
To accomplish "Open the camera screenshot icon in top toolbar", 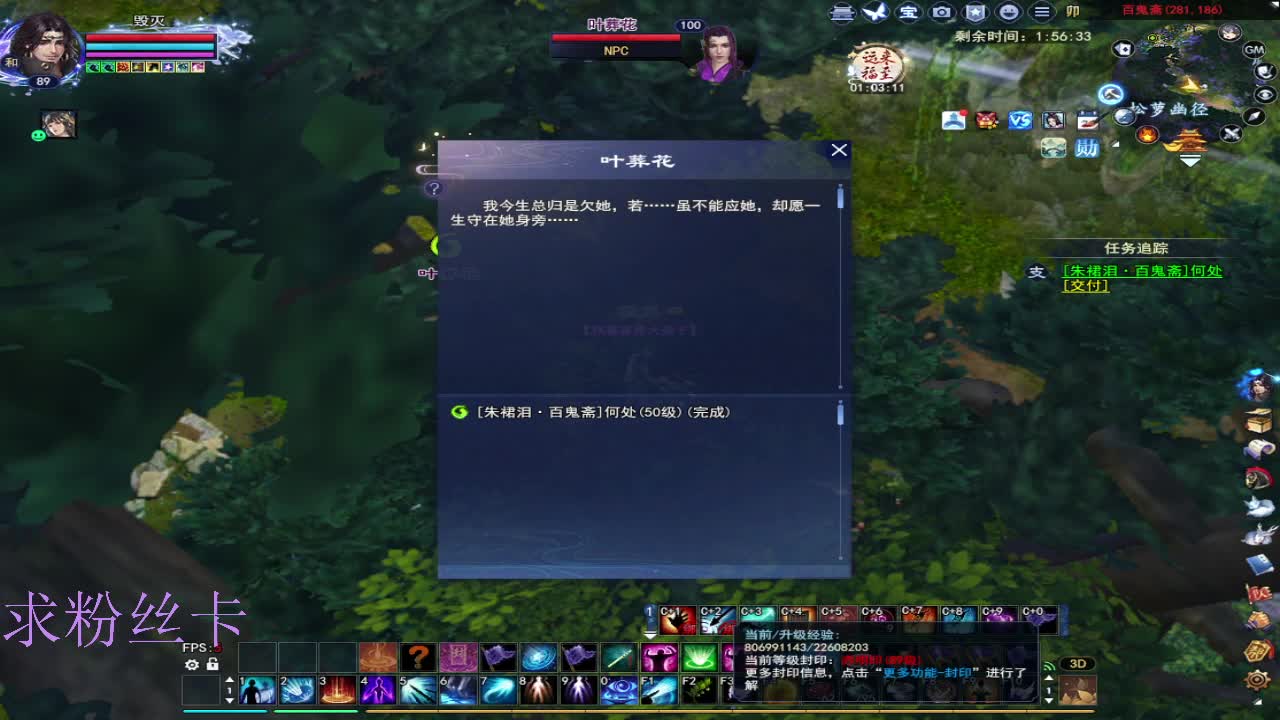I will point(942,12).
